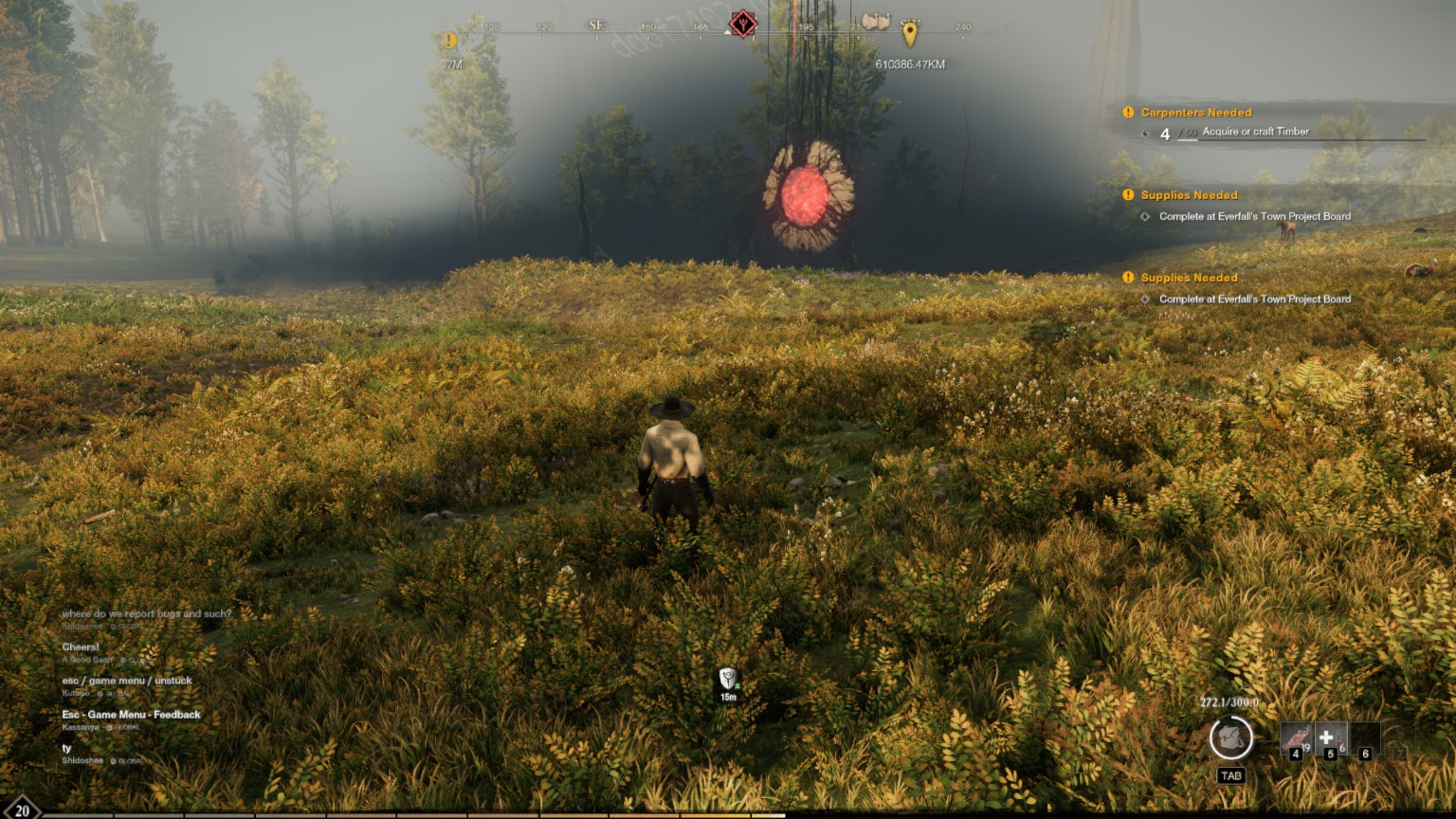
Task: Click the yellow waypoint pin on compass
Action: point(910,34)
